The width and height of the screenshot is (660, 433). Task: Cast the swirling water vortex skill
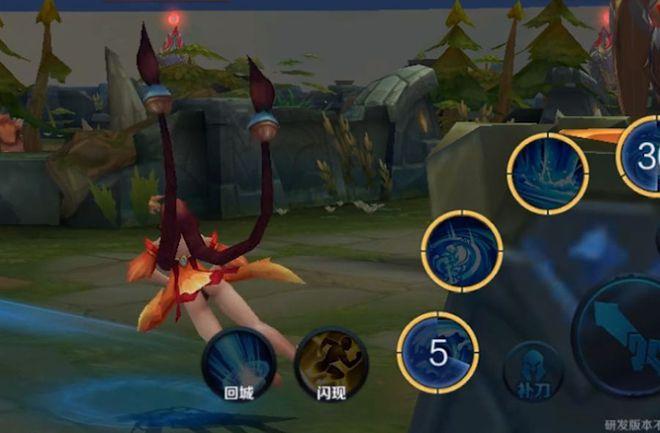(462, 251)
